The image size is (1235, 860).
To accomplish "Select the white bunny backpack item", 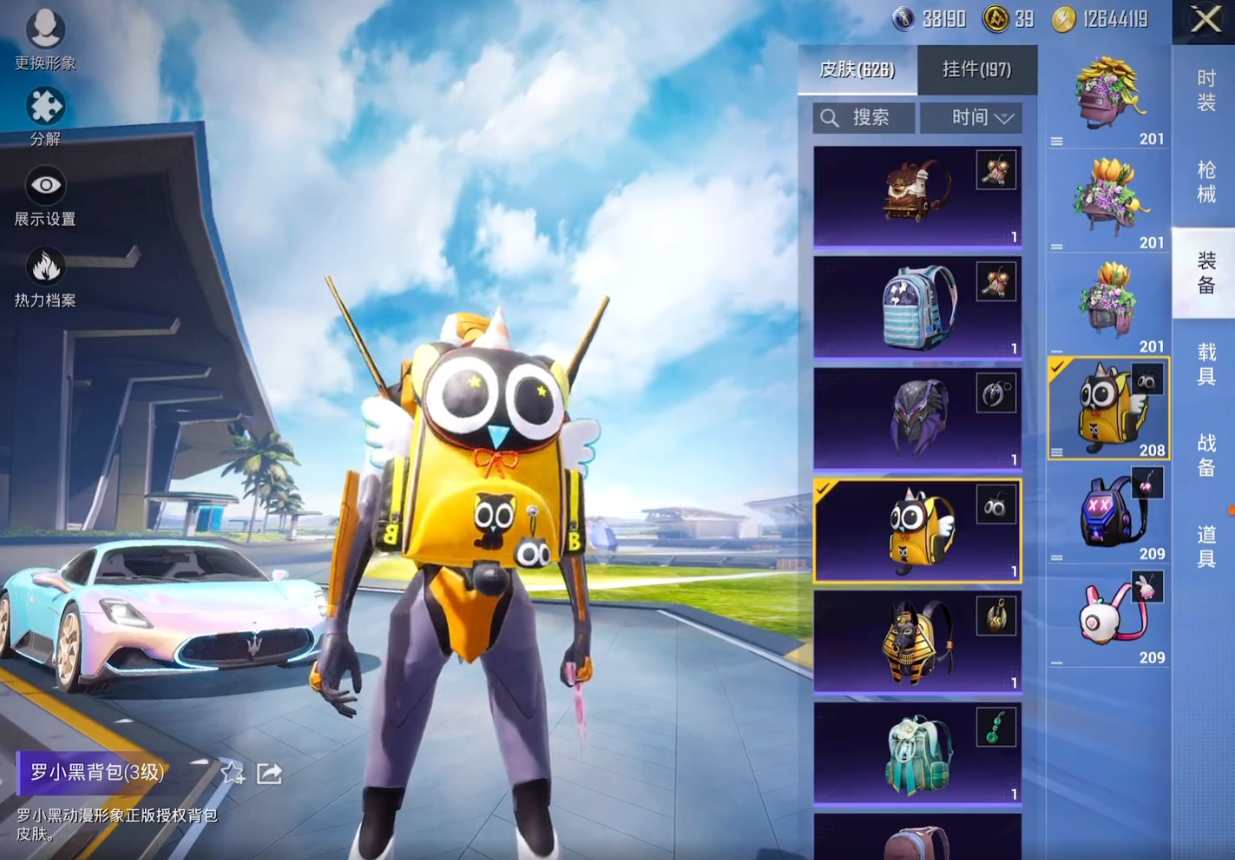I will tap(1108, 618).
